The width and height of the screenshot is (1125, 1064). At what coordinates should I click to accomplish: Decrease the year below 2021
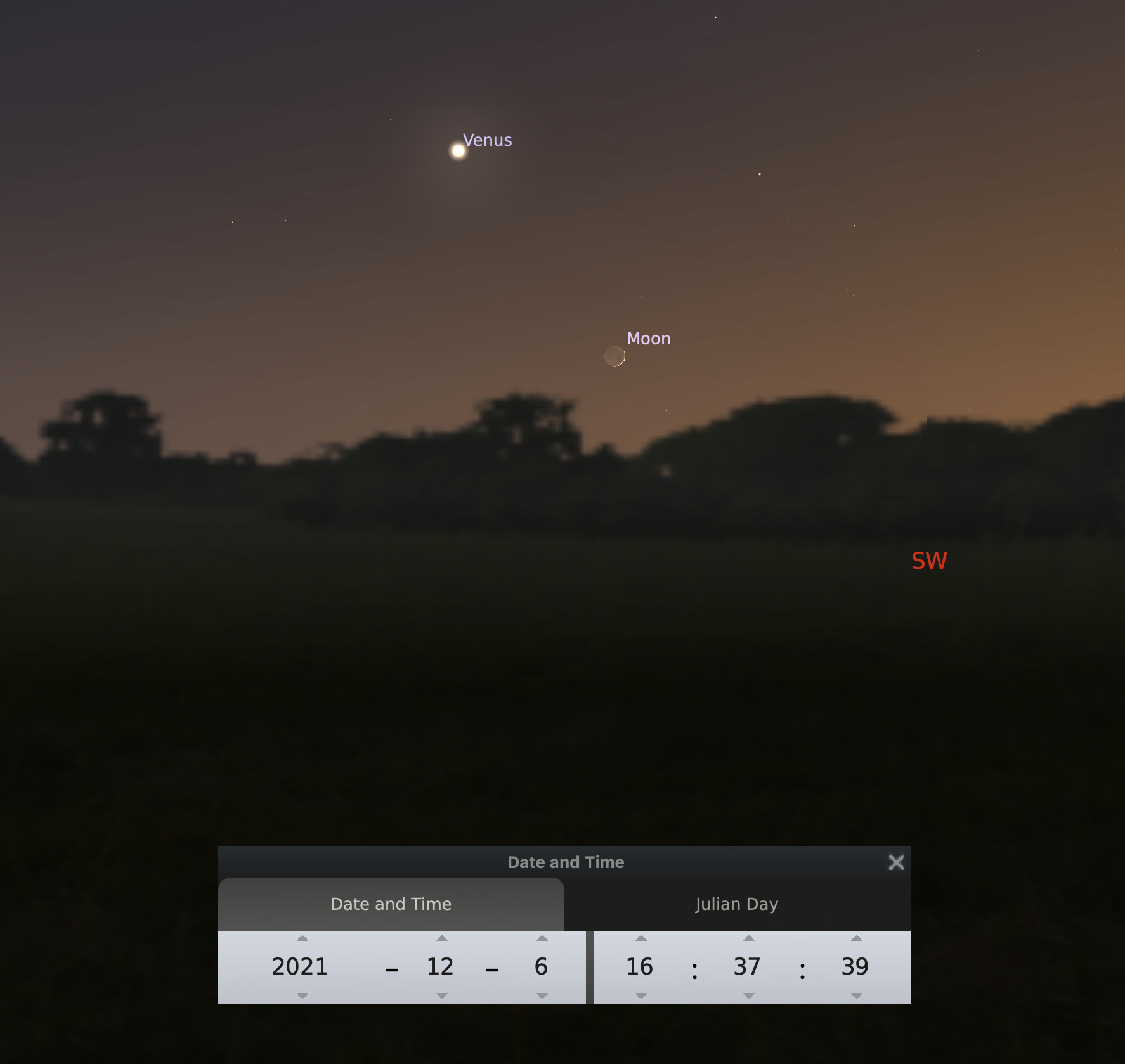click(x=302, y=996)
